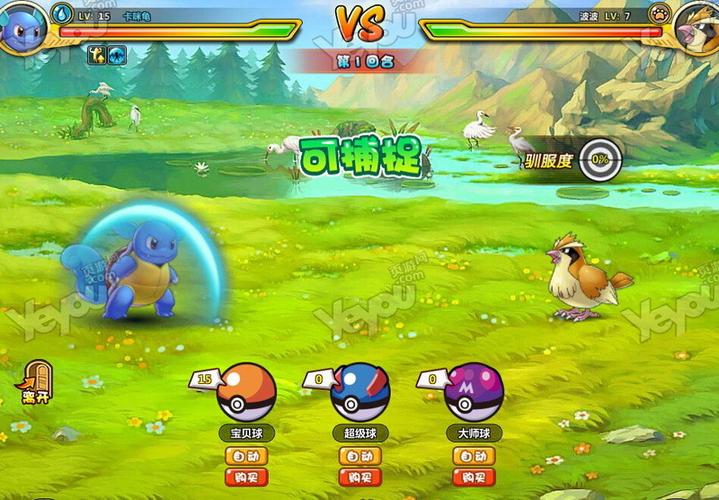Activate auto (自动) under the Master Ball
The height and width of the screenshot is (500, 719).
tap(474, 457)
